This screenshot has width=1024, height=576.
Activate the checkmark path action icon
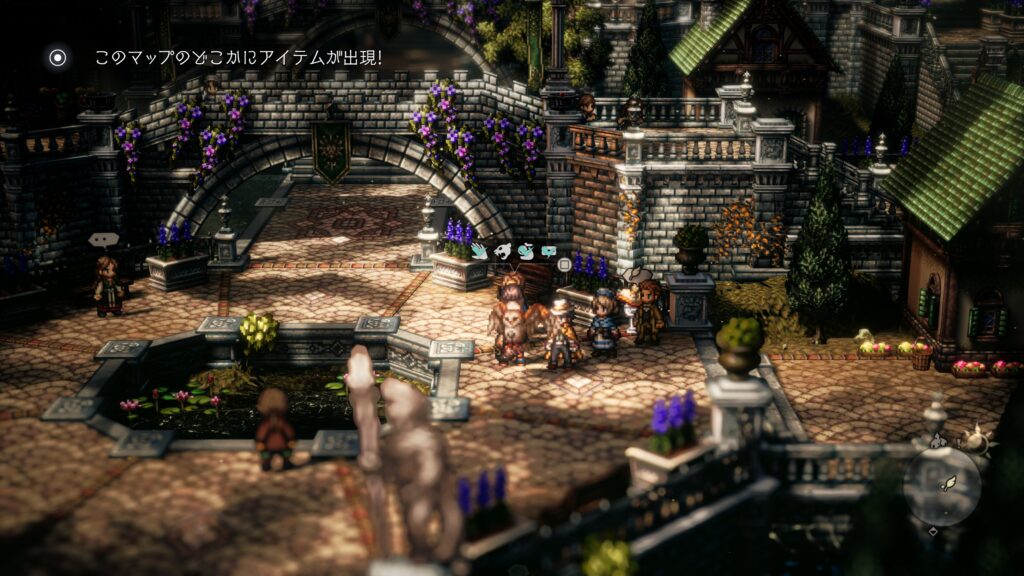[x=525, y=252]
